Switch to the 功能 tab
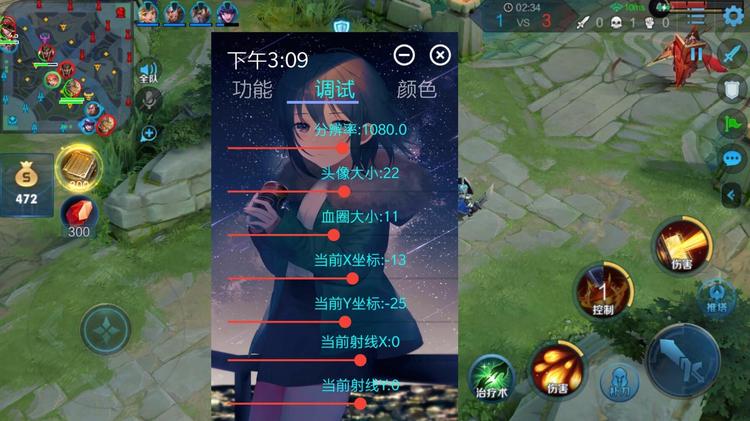750x421 pixels. coord(252,89)
